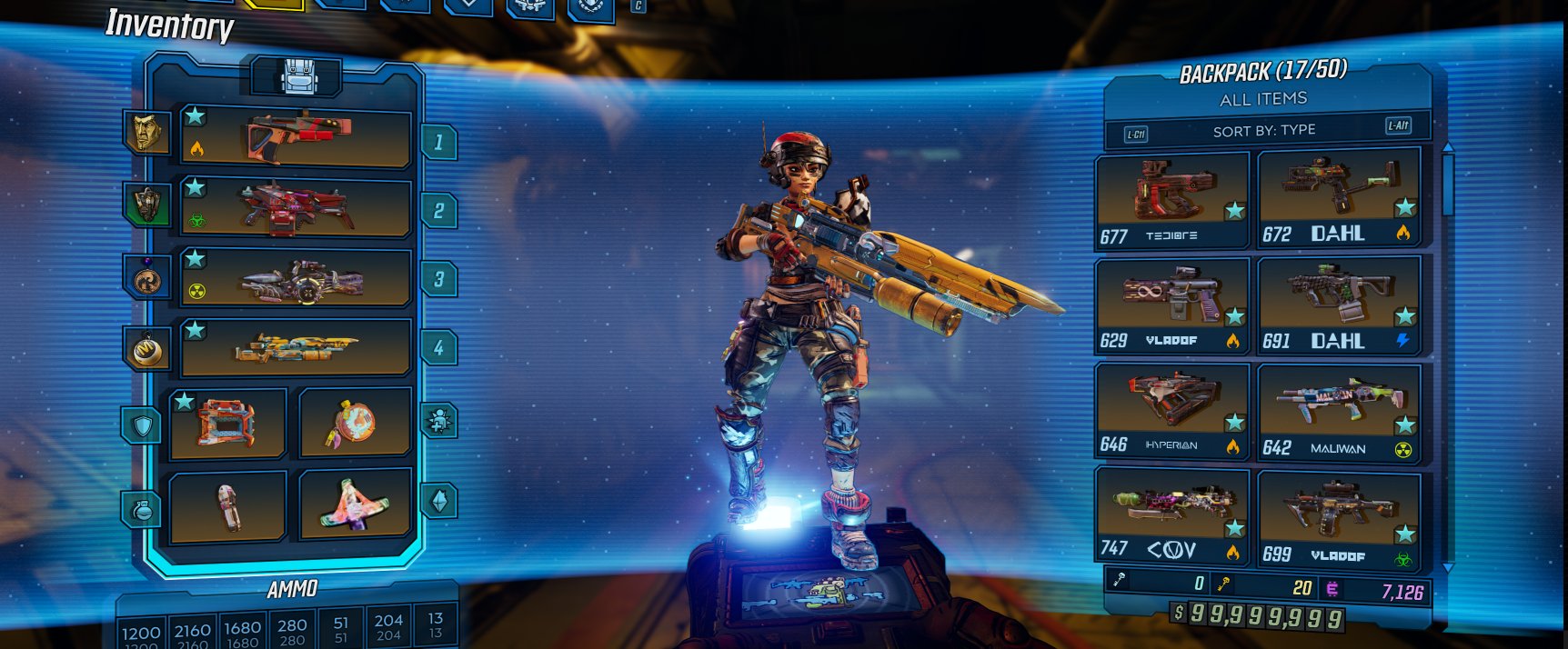Select the equipped weapon in slot 4
The height and width of the screenshot is (649, 1568).
[x=295, y=347]
